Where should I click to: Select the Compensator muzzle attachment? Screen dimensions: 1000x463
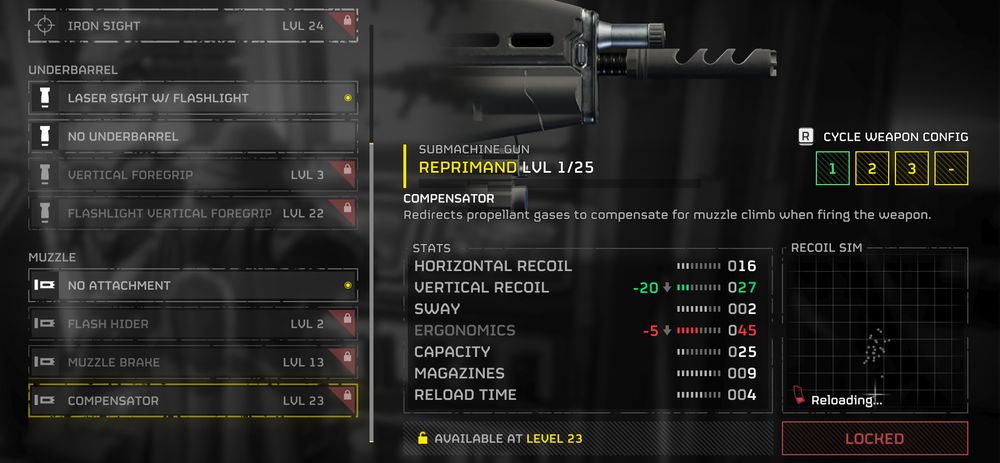point(192,401)
